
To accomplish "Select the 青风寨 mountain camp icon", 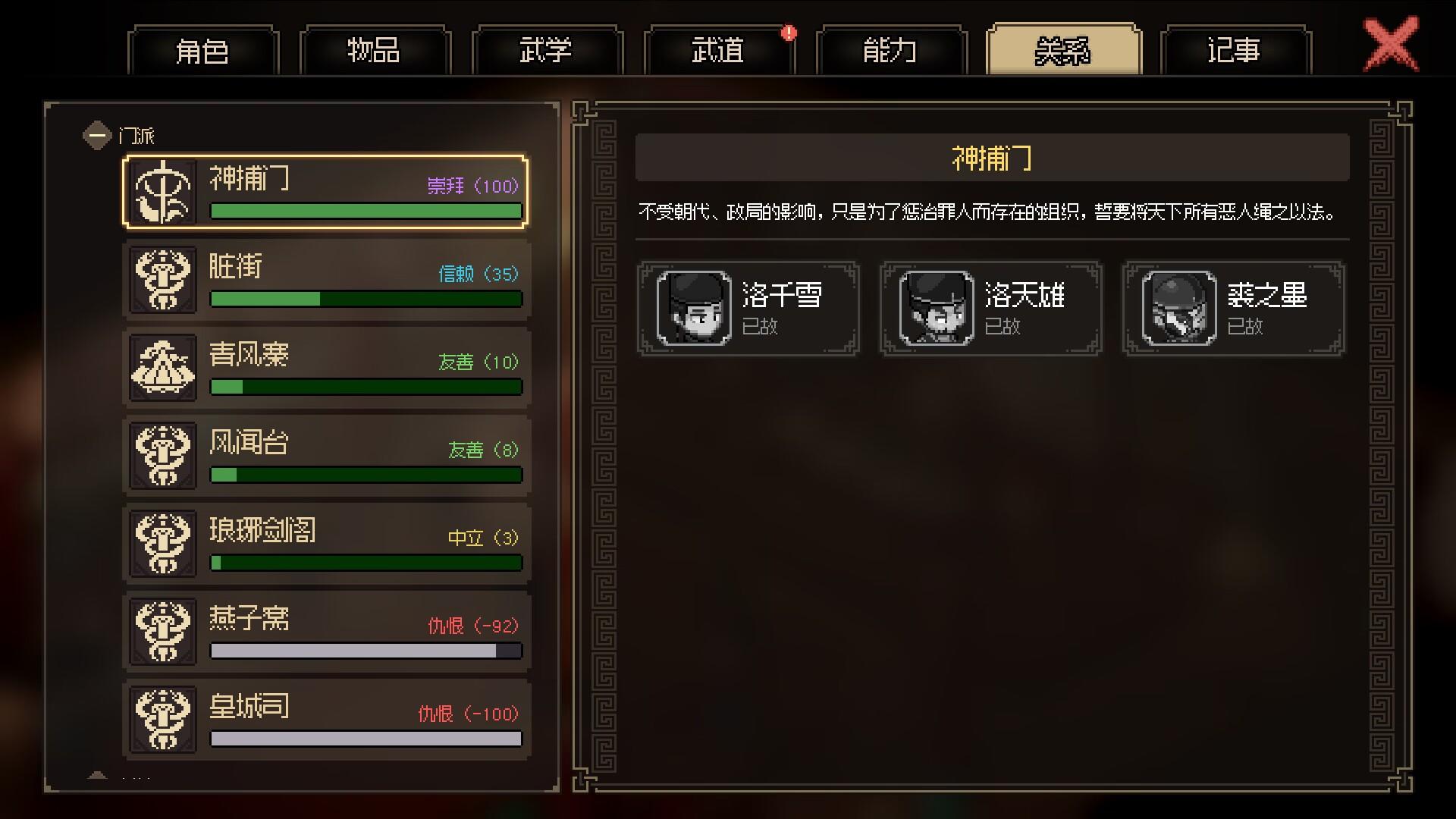I will pos(162,368).
